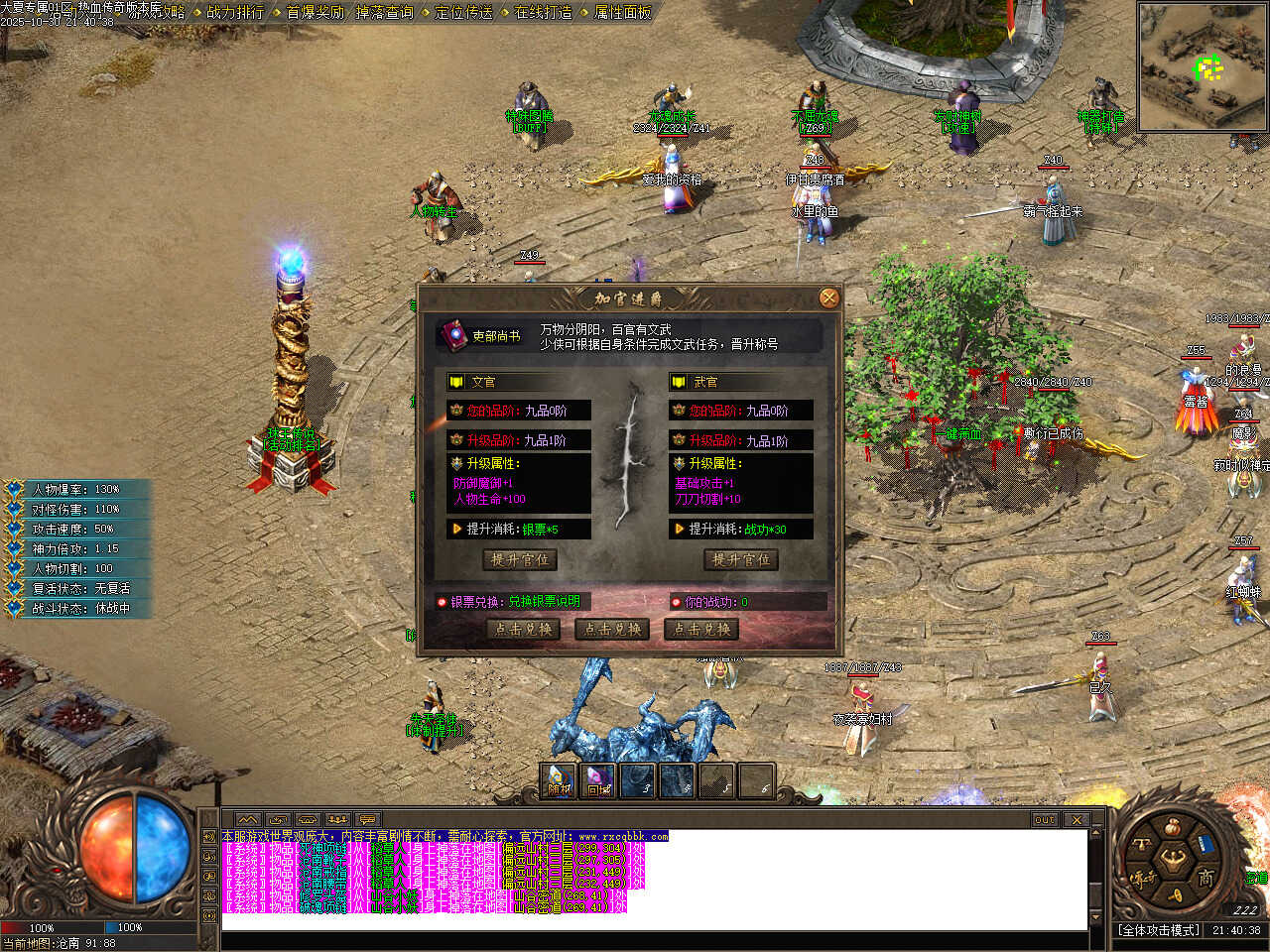Open 定位传送 teleport menu
Screen dimensions: 1270x952
[x=463, y=12]
